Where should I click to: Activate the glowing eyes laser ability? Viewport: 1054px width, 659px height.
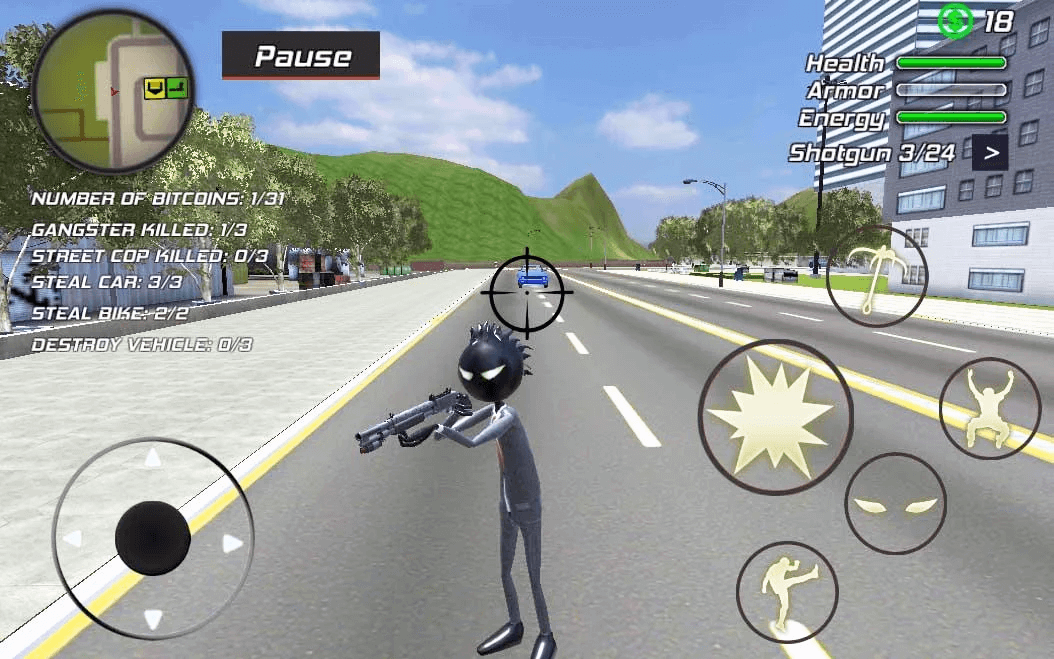coord(895,503)
